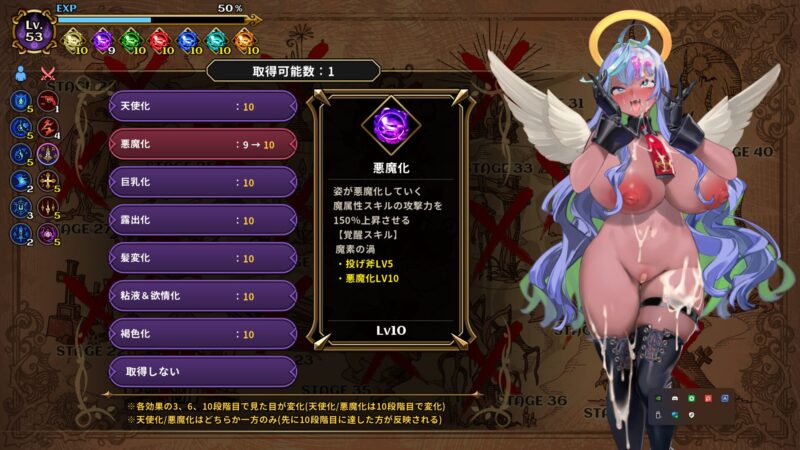Screen dimensions: 800x450
Task: Choose the 悪魔化 upgrade row
Action: pyautogui.click(x=202, y=144)
